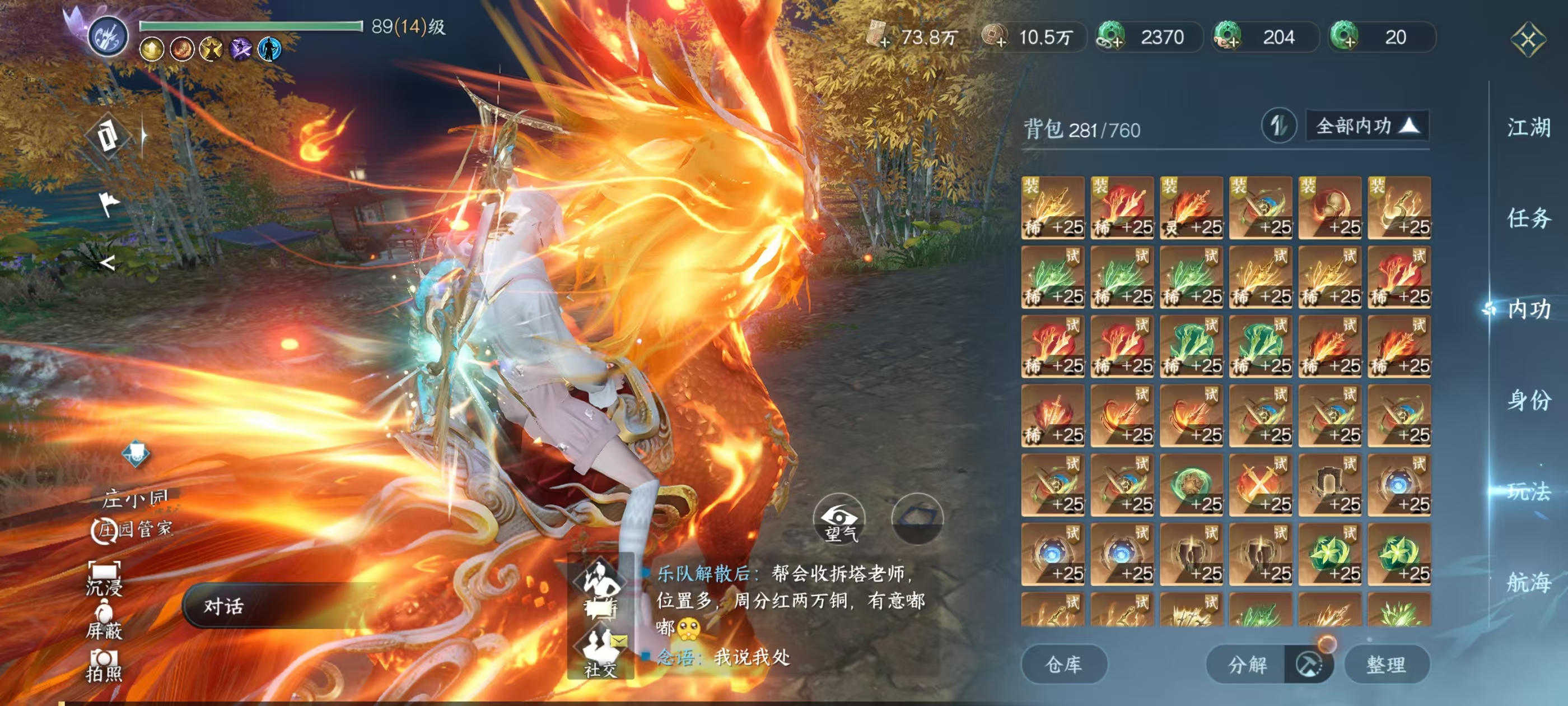
Task: Sort inventory with 整理
Action: click(1386, 664)
